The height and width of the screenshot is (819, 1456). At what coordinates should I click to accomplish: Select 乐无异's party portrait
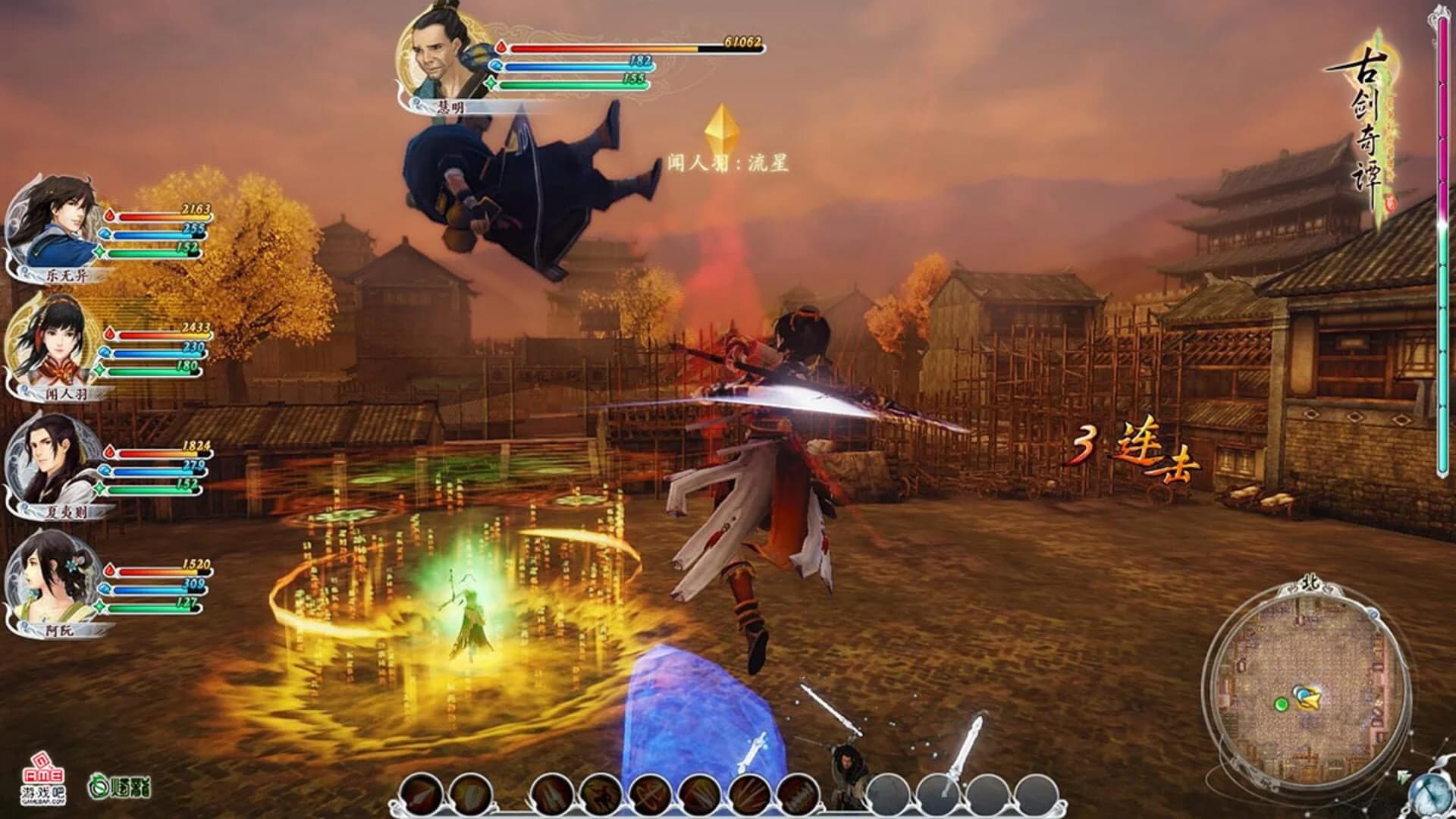click(x=44, y=227)
